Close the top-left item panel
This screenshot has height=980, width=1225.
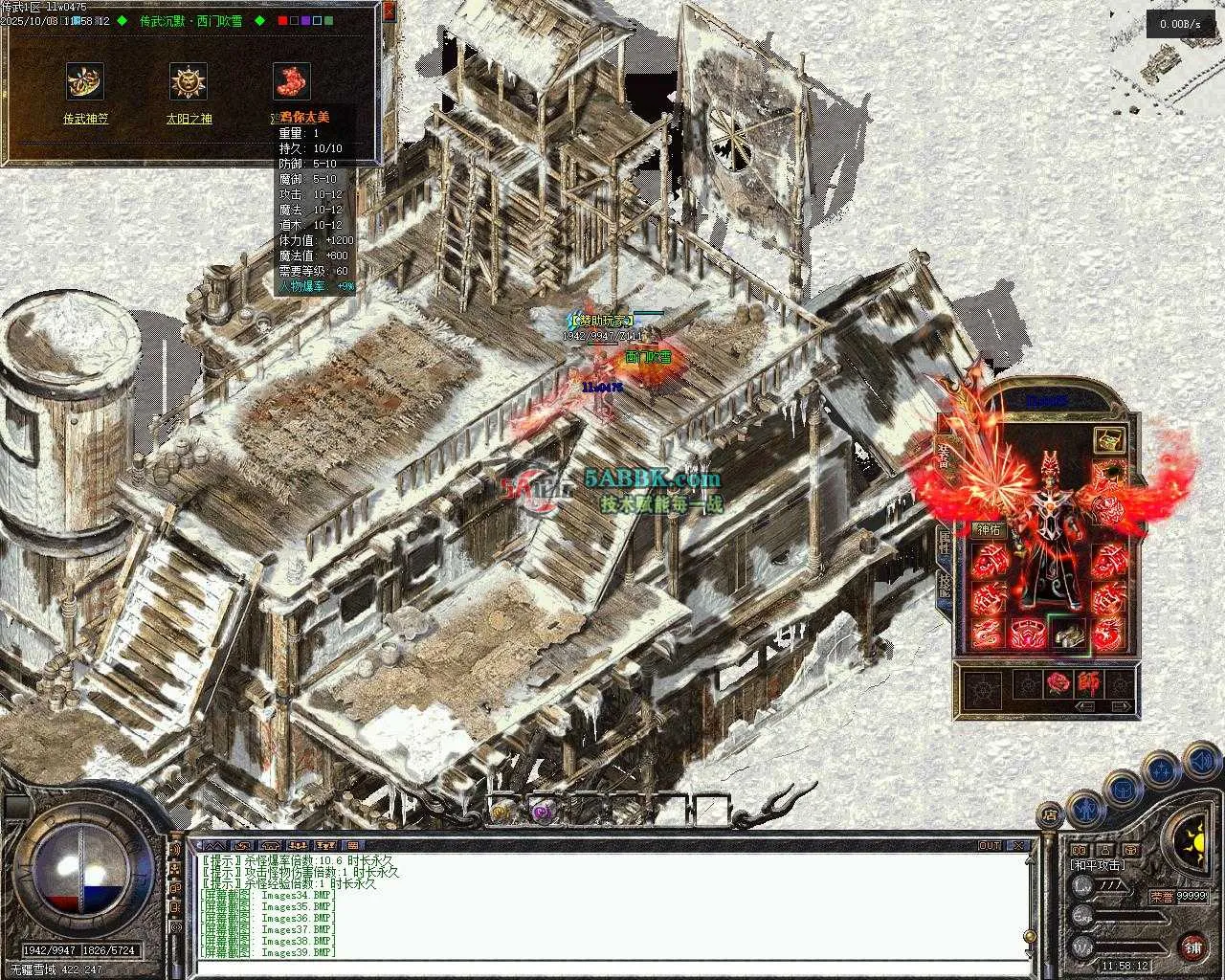coord(388,11)
